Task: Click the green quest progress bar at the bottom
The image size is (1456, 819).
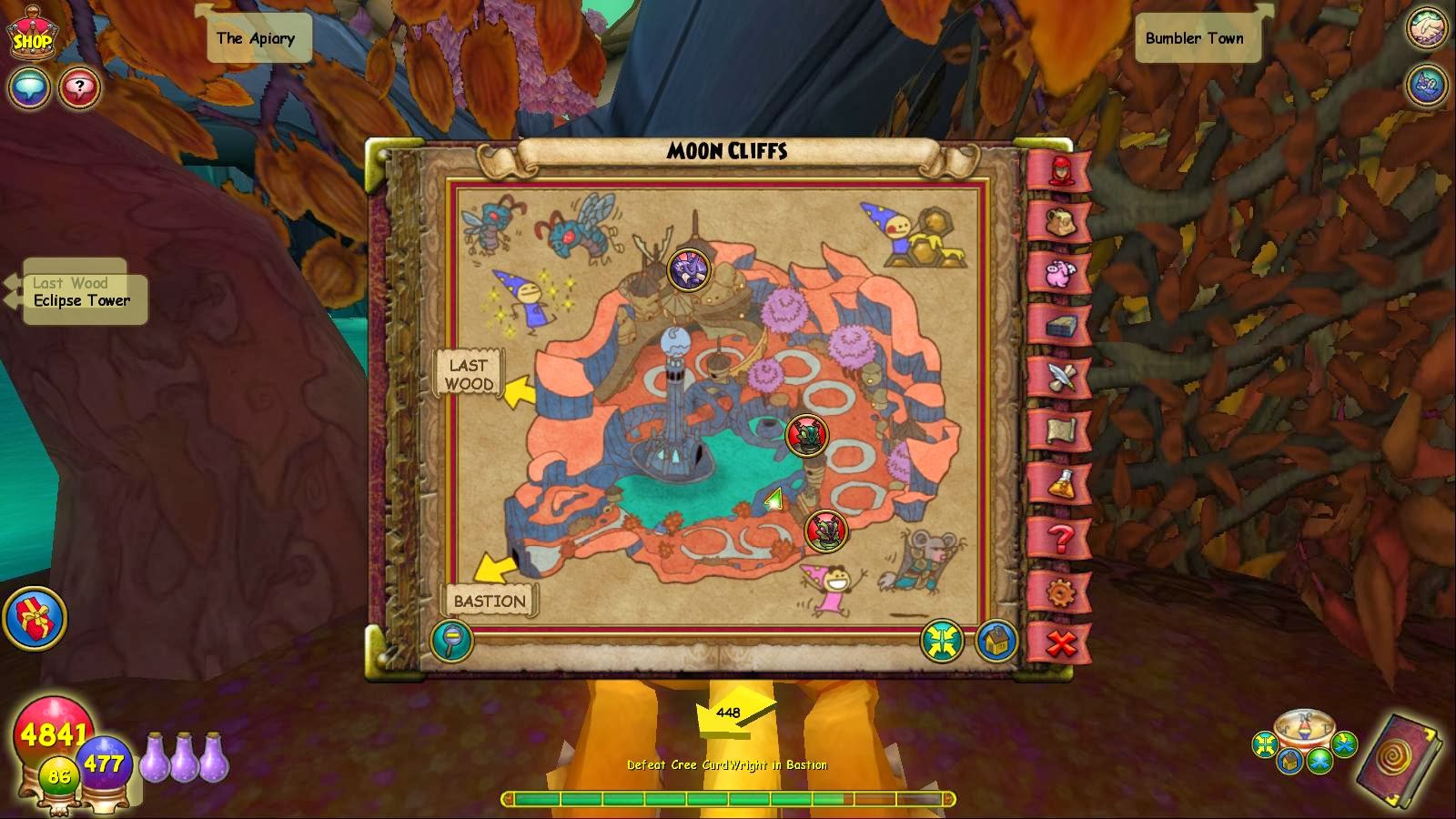Action: tap(728, 795)
